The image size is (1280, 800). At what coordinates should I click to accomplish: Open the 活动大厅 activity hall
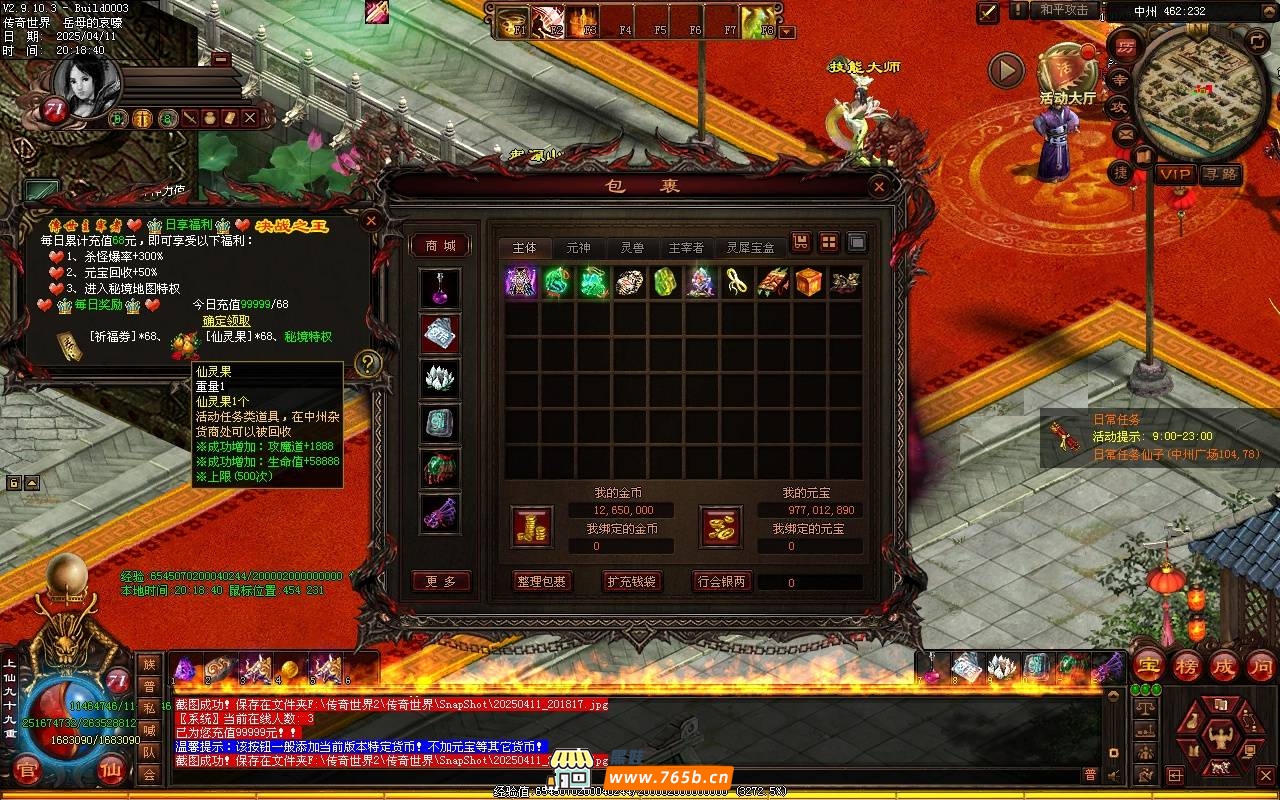tap(1066, 75)
